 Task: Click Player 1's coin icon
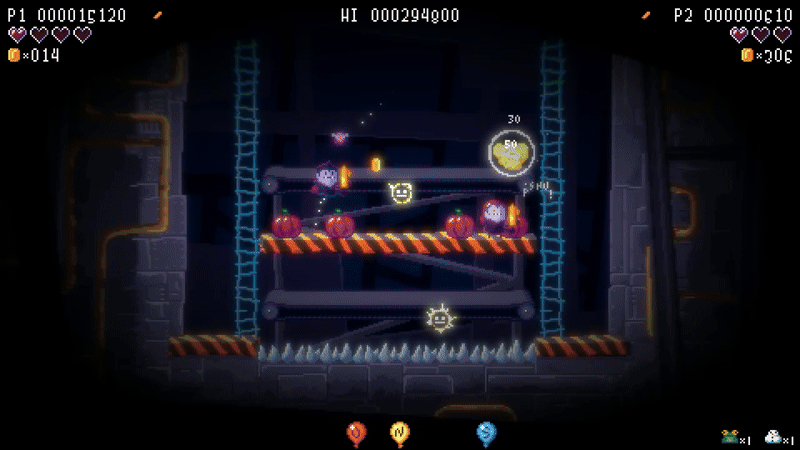[14, 55]
